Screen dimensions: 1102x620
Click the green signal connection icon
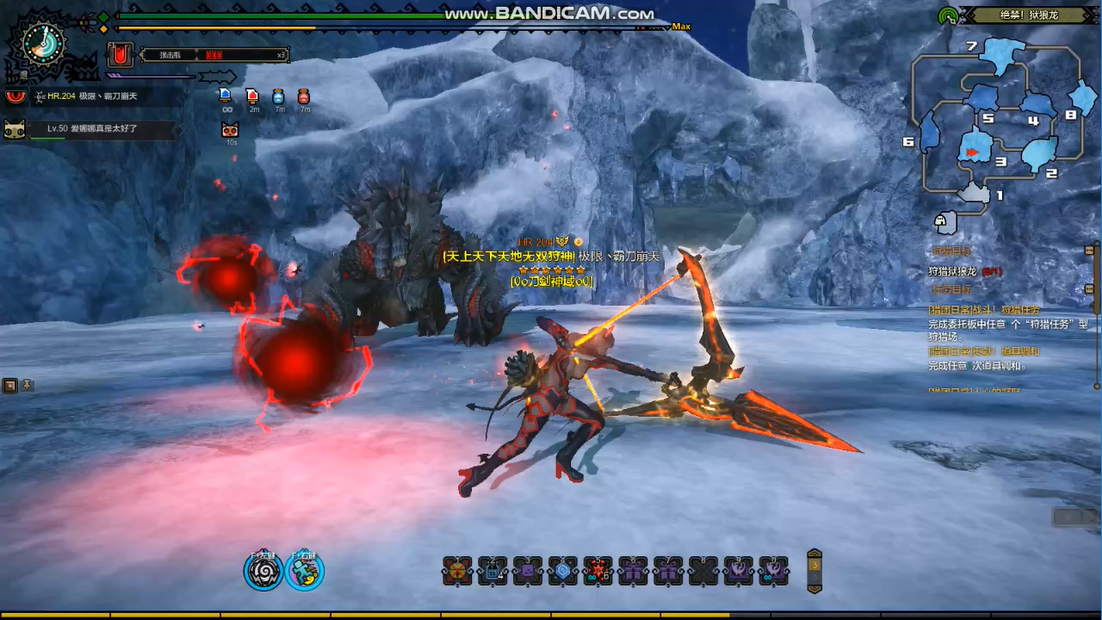pyautogui.click(x=948, y=16)
